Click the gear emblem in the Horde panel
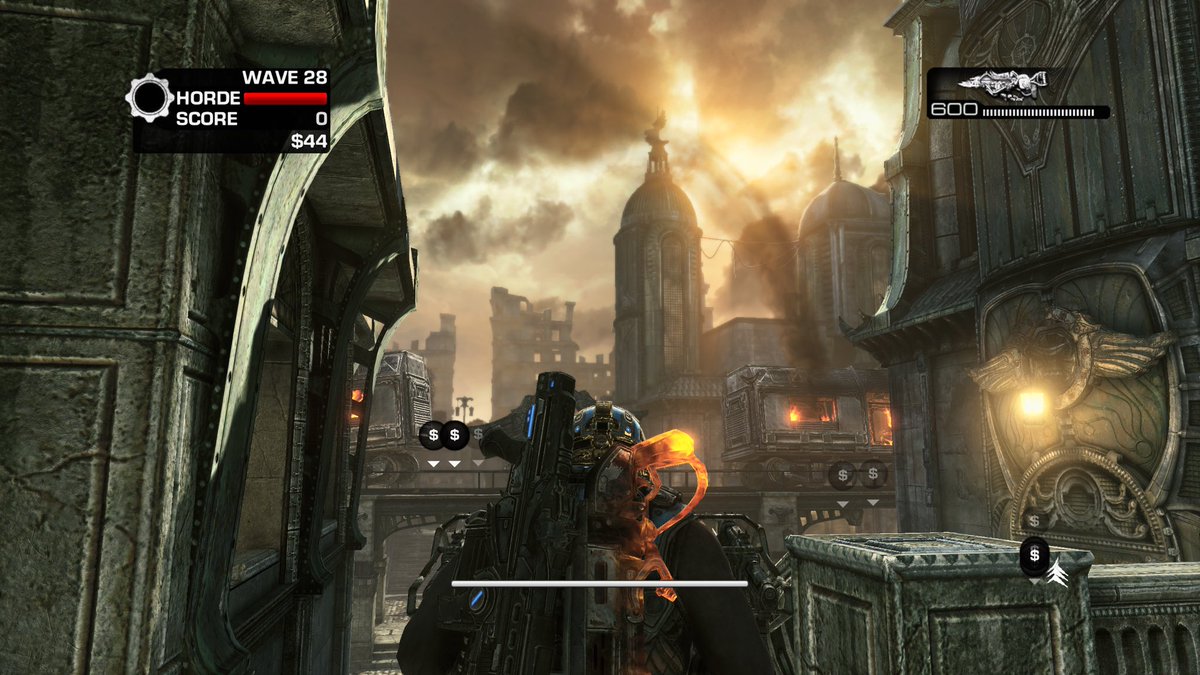The image size is (1200, 675). tap(150, 98)
